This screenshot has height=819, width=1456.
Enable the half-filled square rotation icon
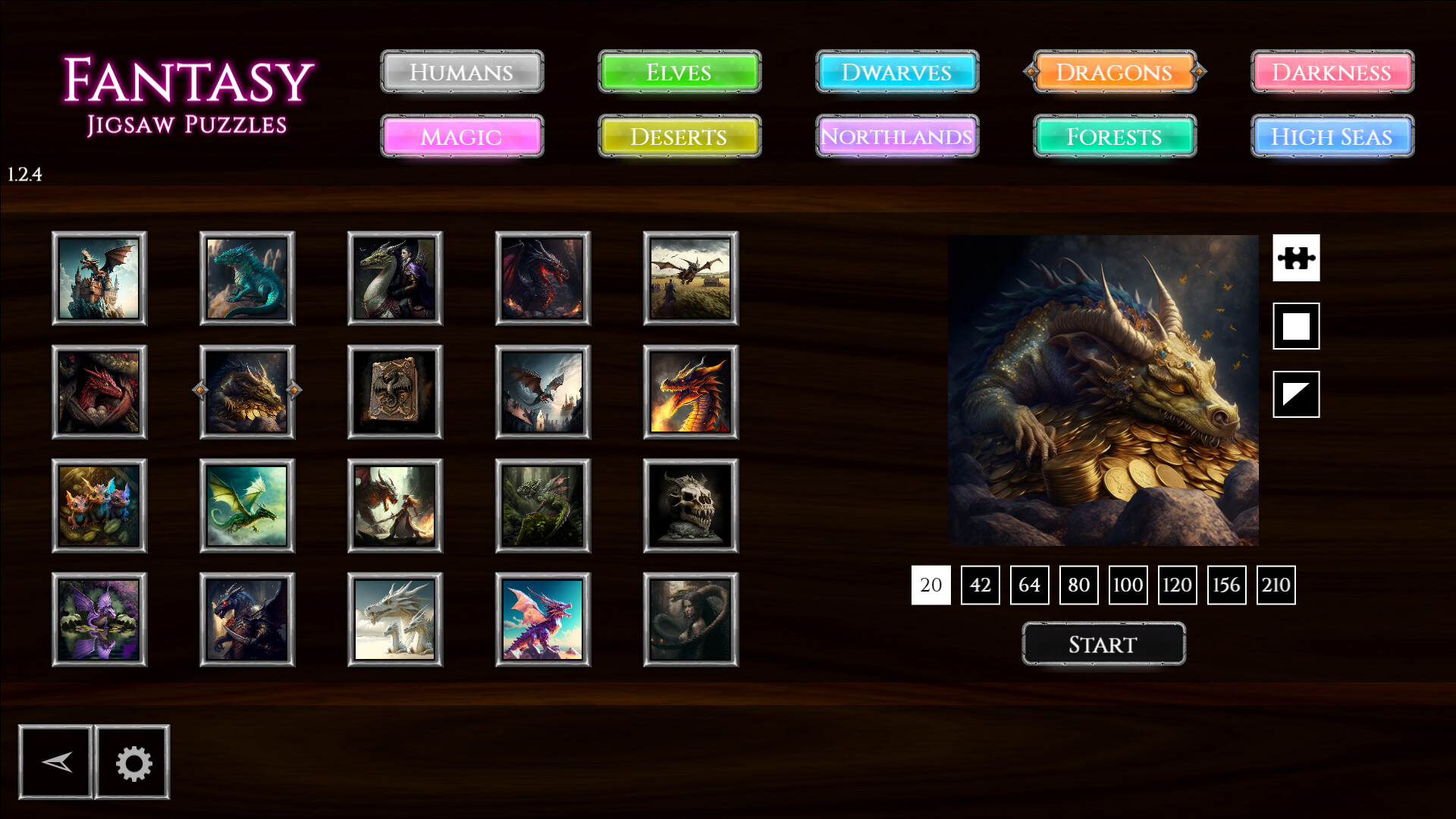(x=1296, y=394)
